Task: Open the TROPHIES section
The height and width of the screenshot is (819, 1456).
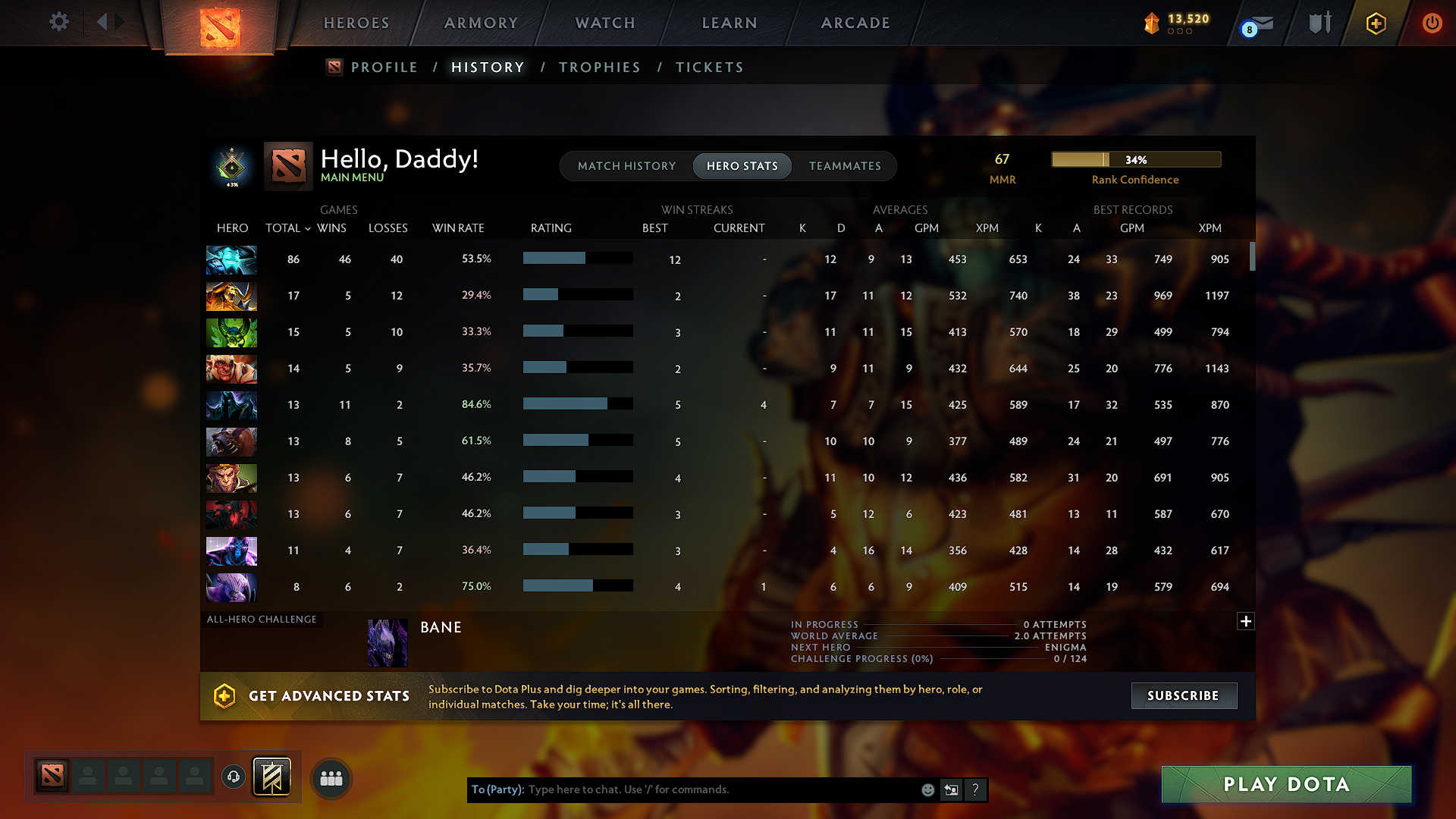Action: coord(599,67)
